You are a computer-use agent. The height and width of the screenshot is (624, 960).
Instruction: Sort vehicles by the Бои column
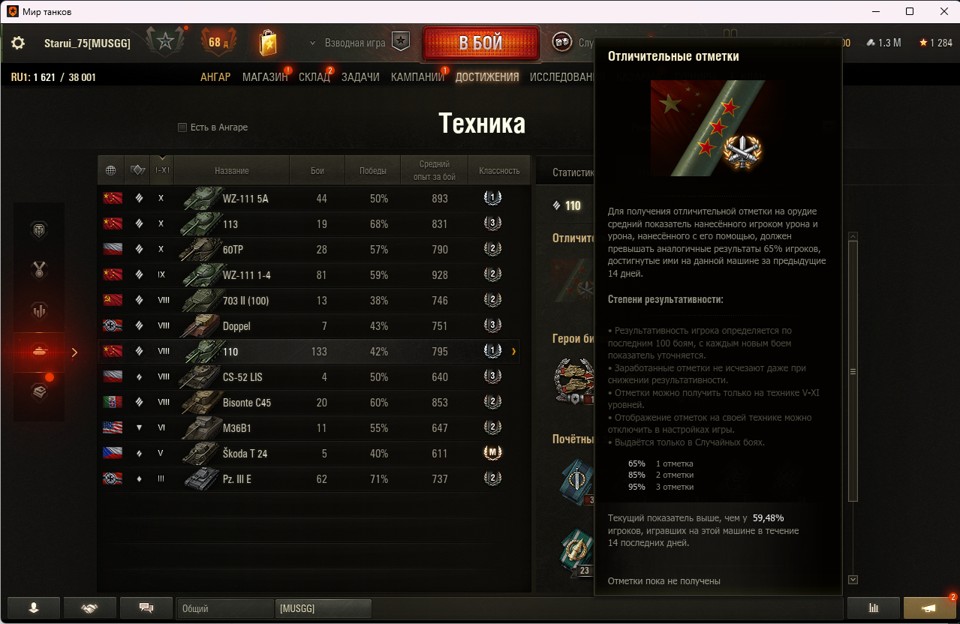pyautogui.click(x=317, y=171)
